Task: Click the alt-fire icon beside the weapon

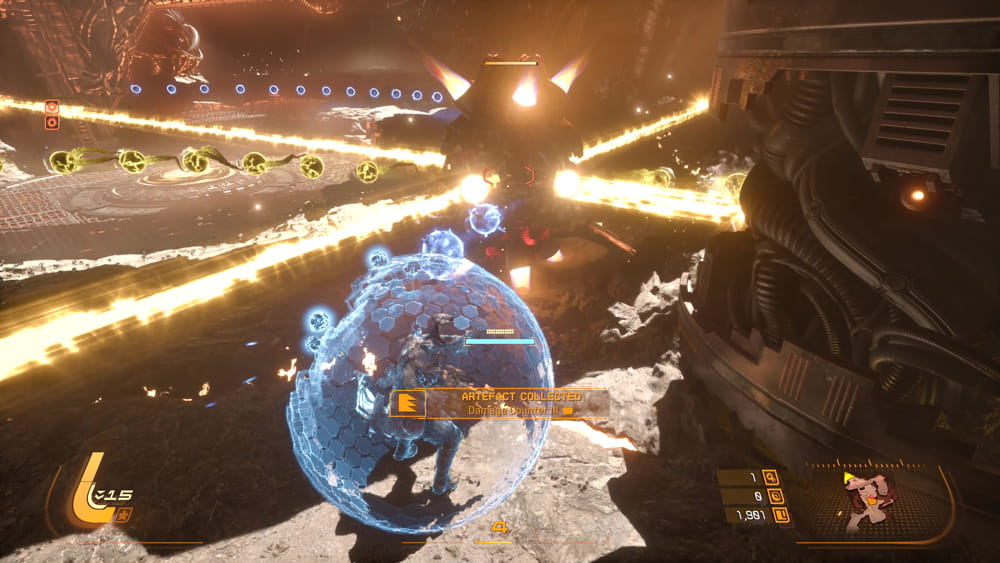Action: pyautogui.click(x=123, y=515)
